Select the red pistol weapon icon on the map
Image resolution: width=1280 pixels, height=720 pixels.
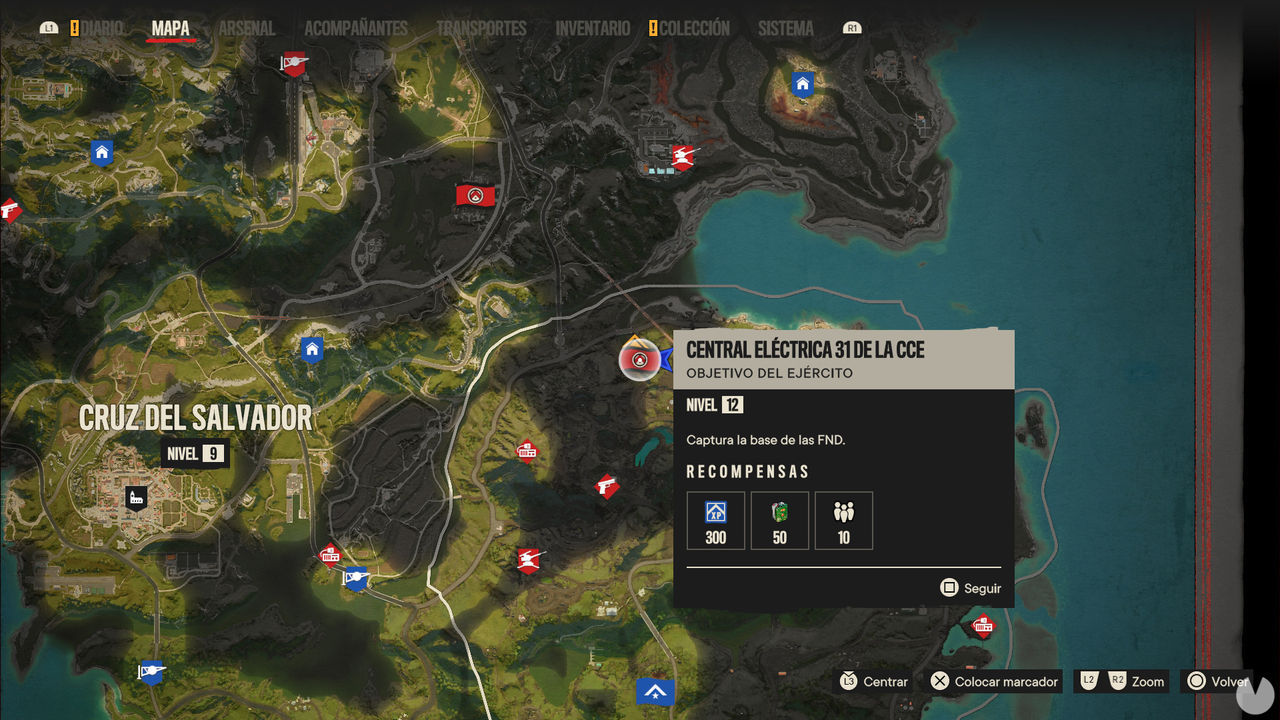[608, 487]
